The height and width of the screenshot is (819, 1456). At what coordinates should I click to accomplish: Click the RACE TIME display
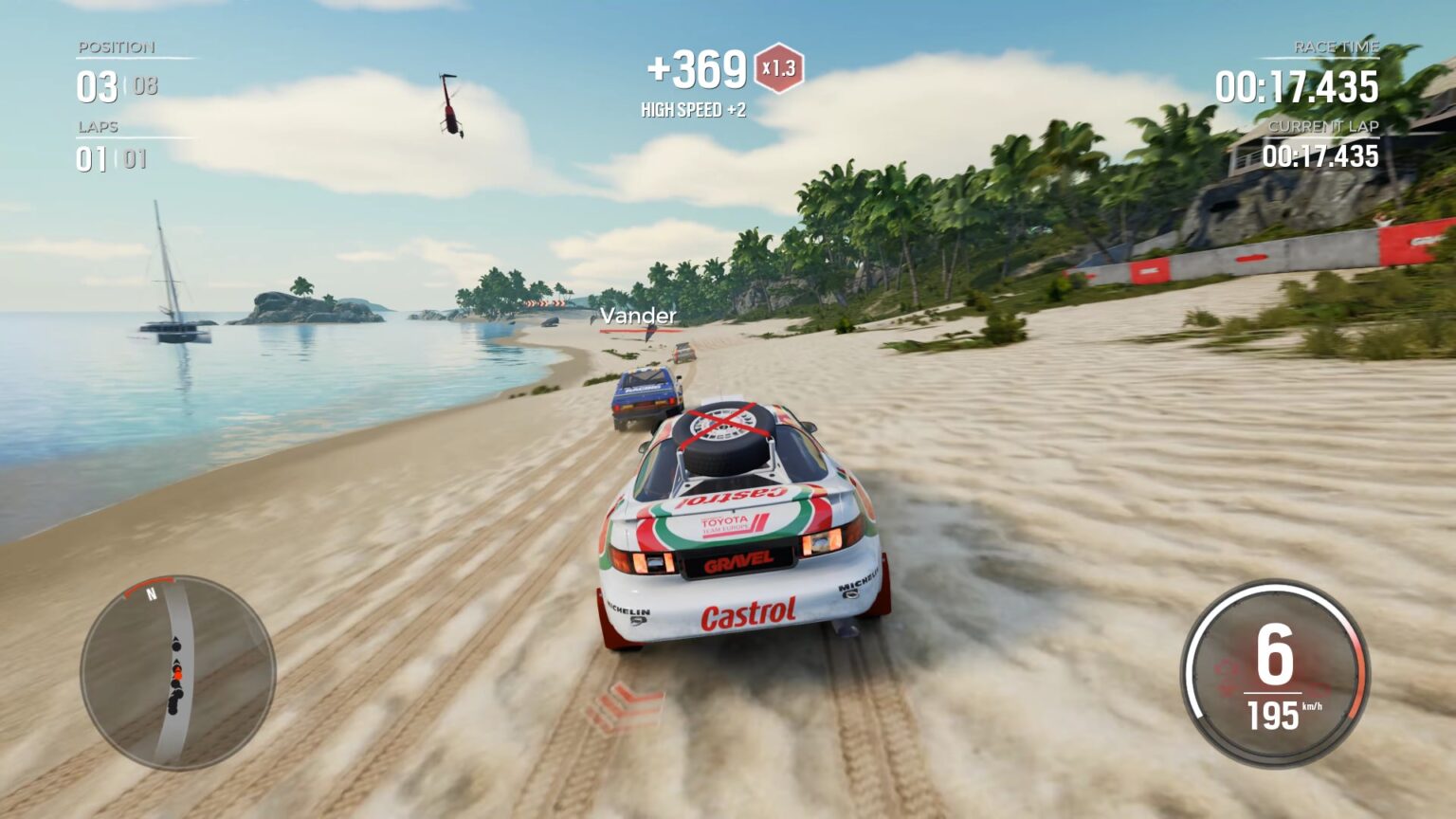[x=1298, y=85]
